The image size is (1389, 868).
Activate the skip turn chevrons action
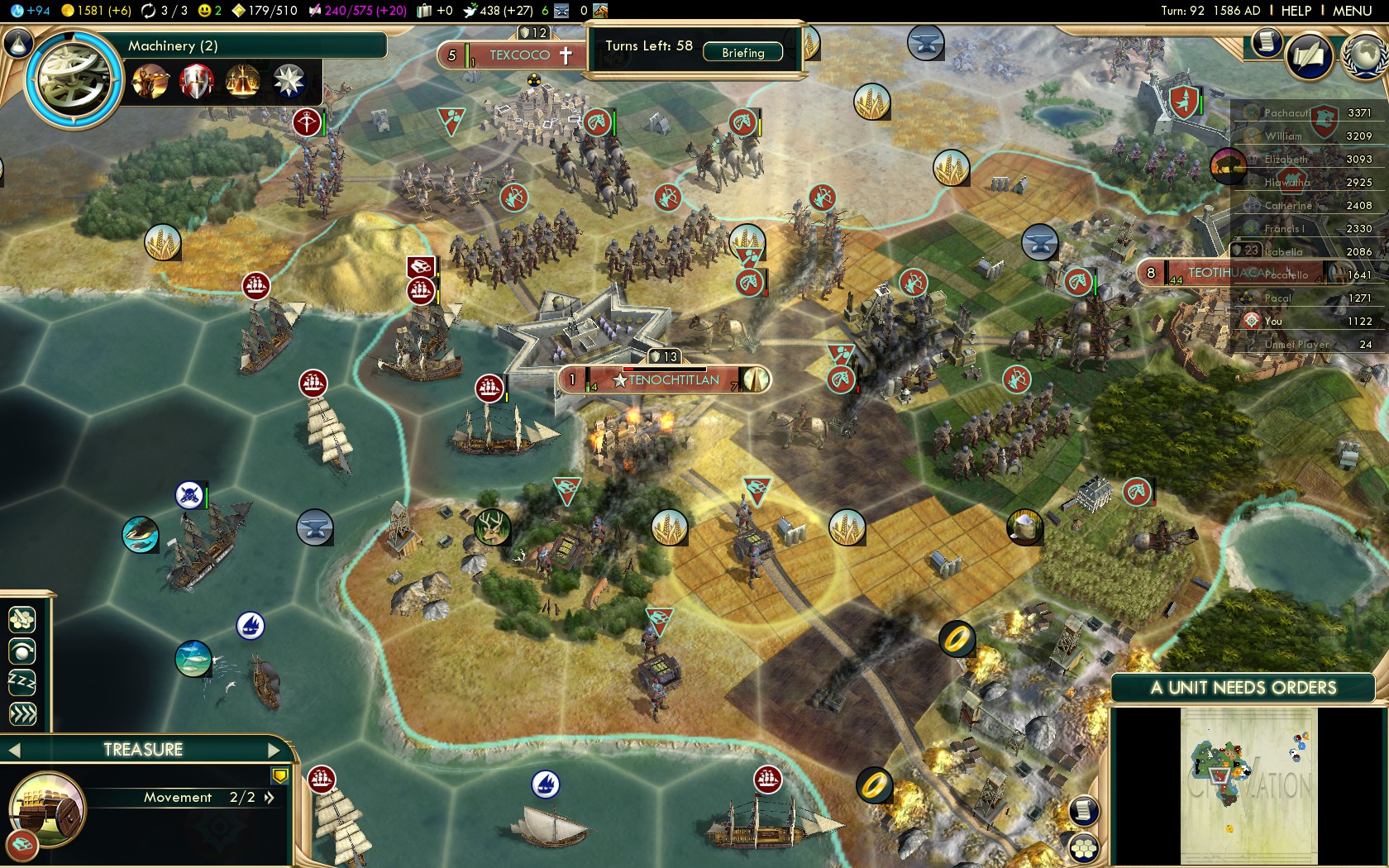(x=22, y=713)
